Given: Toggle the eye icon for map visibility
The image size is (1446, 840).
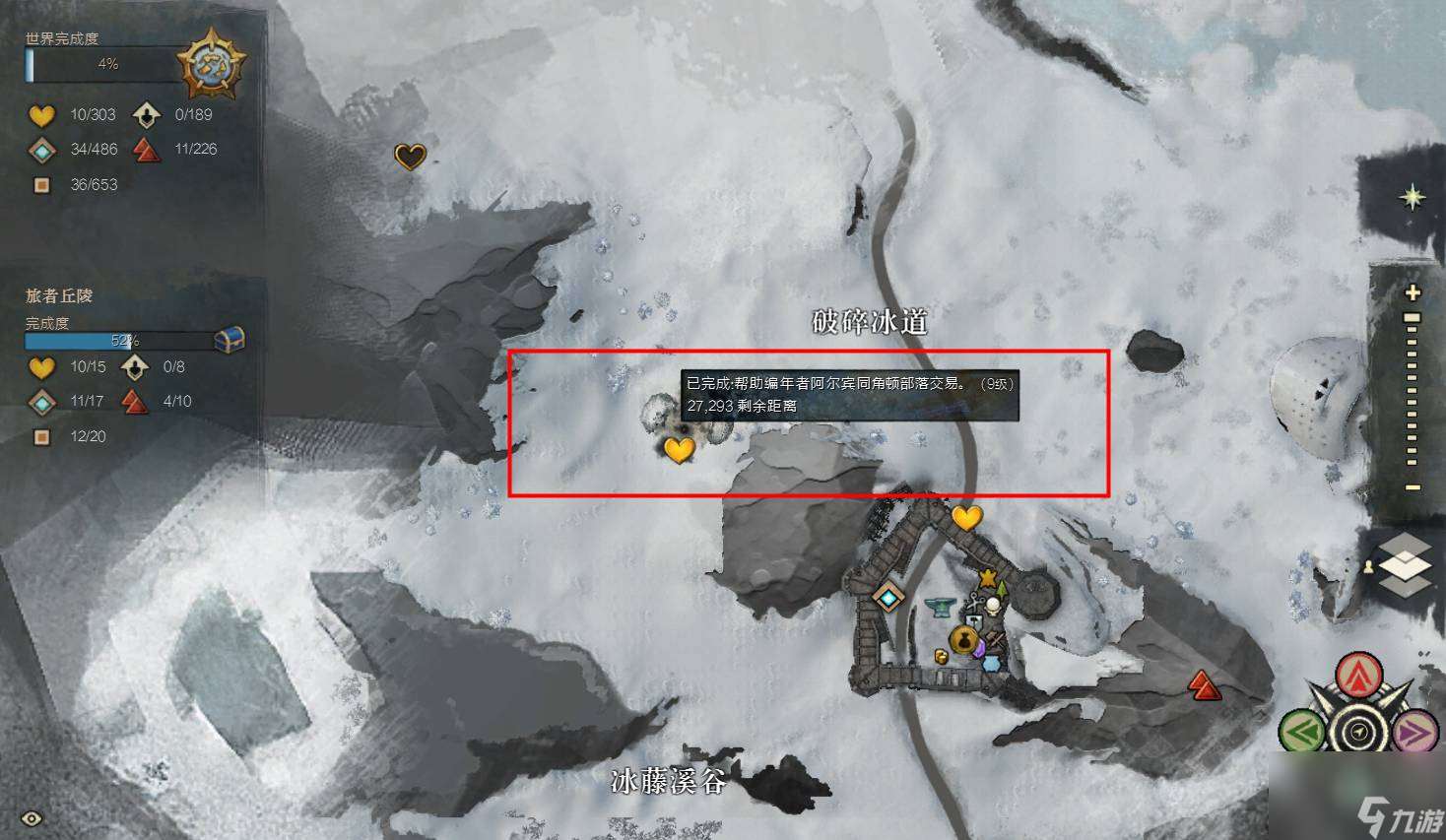Looking at the screenshot, I should [32, 818].
